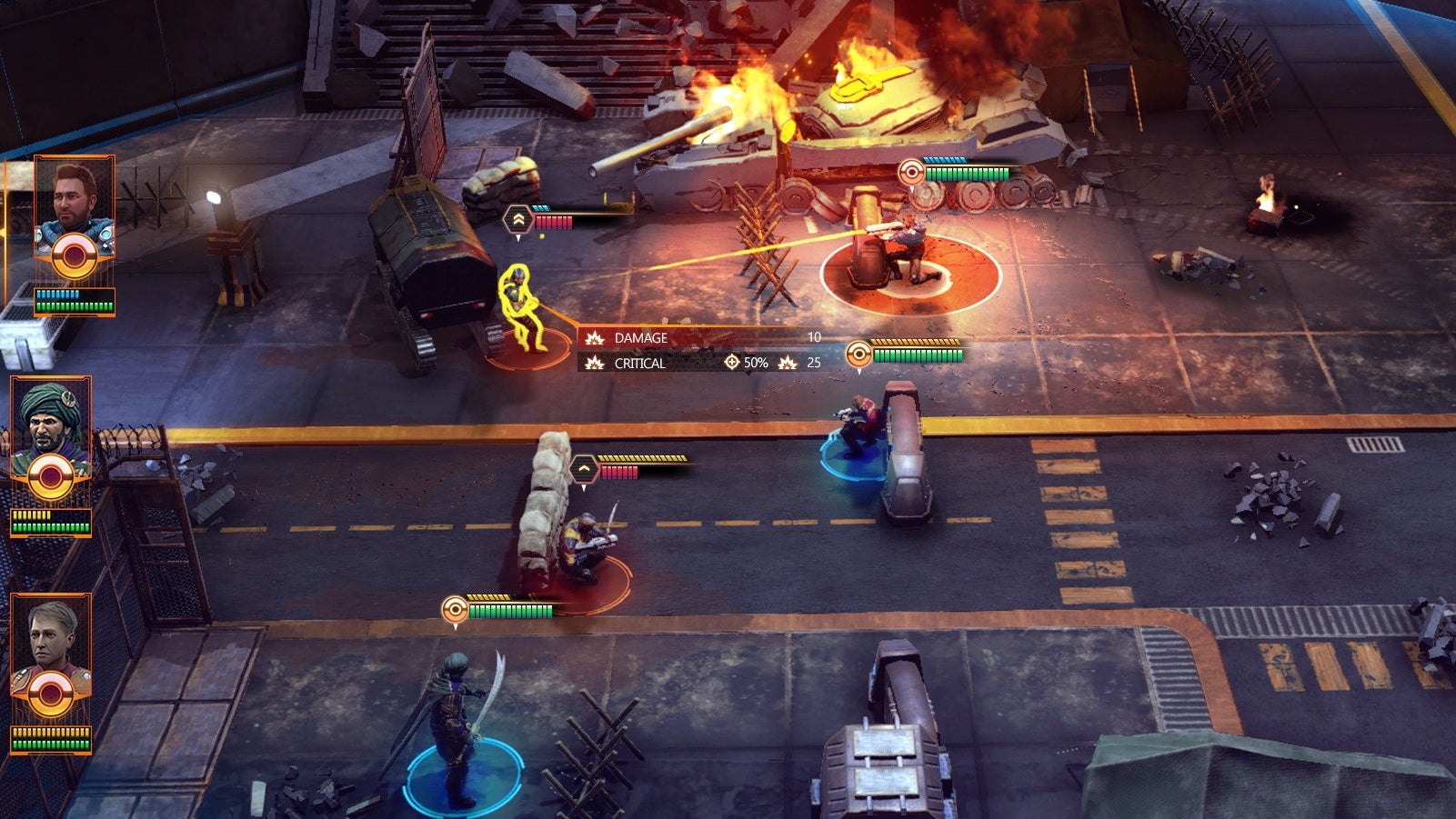
Task: Click the explosion icon beside the DAMAGE label
Action: (596, 337)
